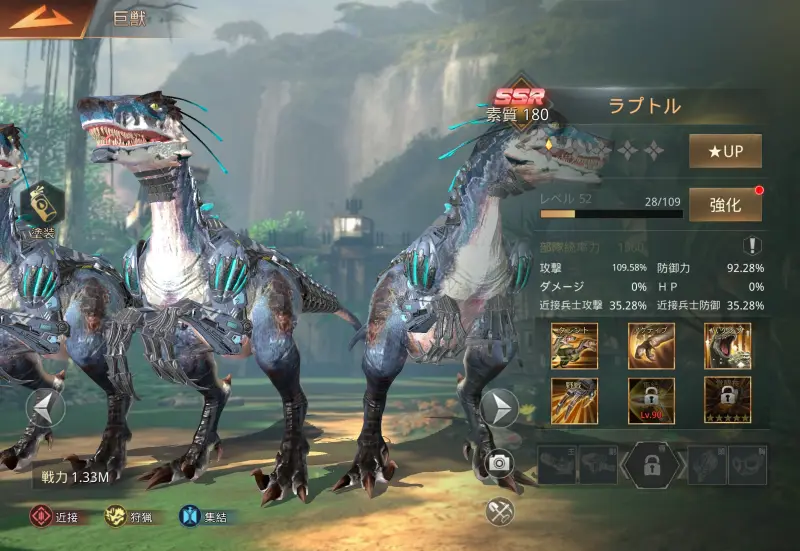Tap the locked hexagon equipment slot
This screenshot has height=551, width=800.
[x=652, y=465]
